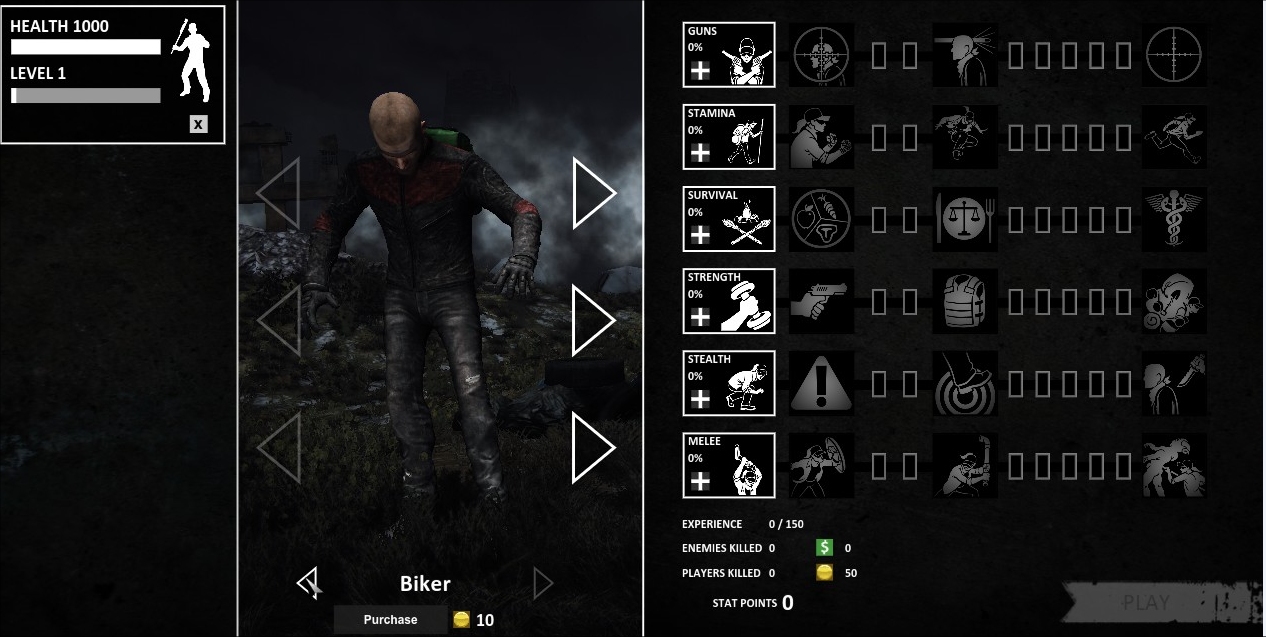Select the warning triangle stealth skill
Image resolution: width=1266 pixels, height=637 pixels.
[x=822, y=383]
